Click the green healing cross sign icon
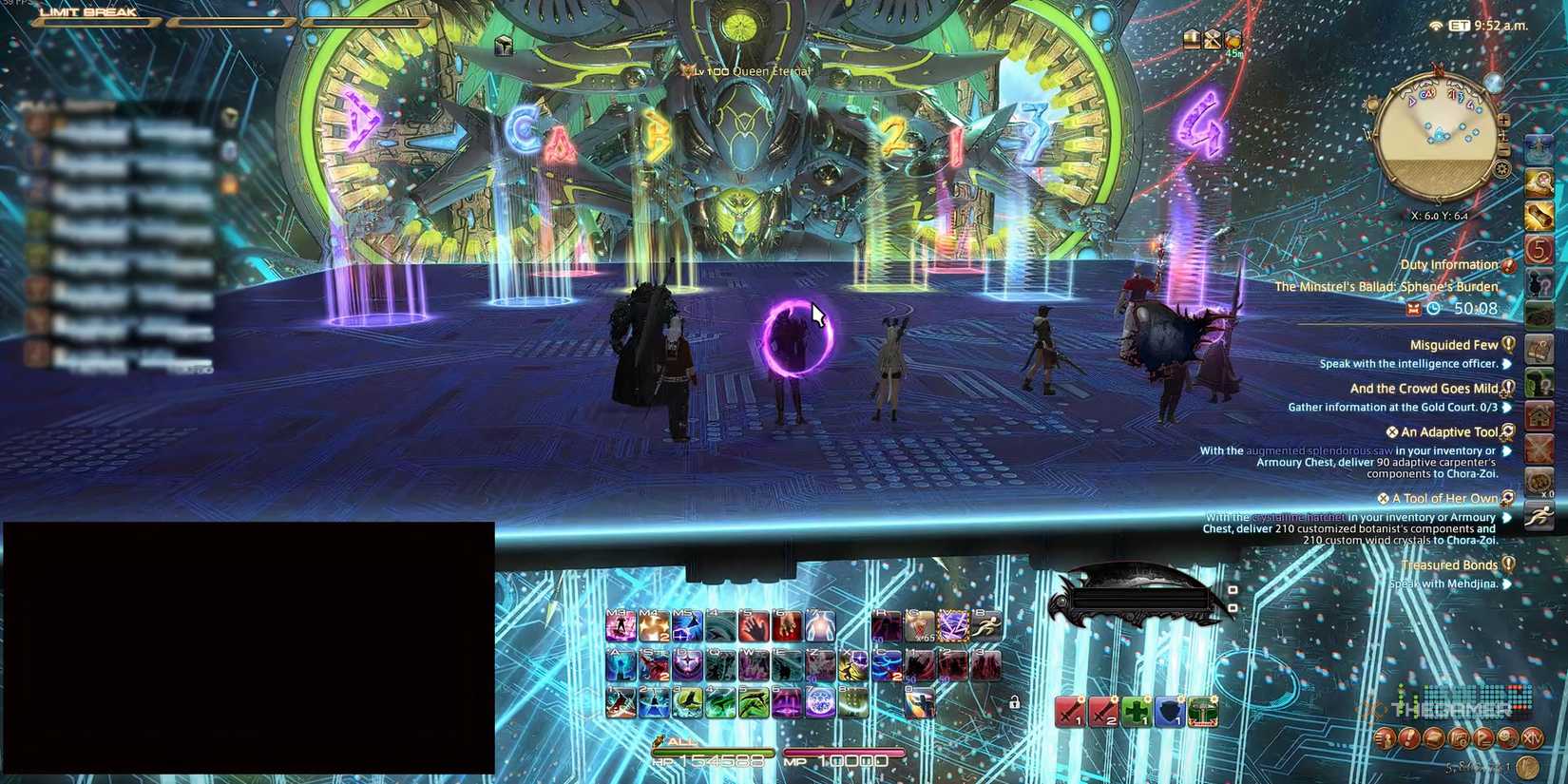This screenshot has height=784, width=1568. (x=1136, y=712)
